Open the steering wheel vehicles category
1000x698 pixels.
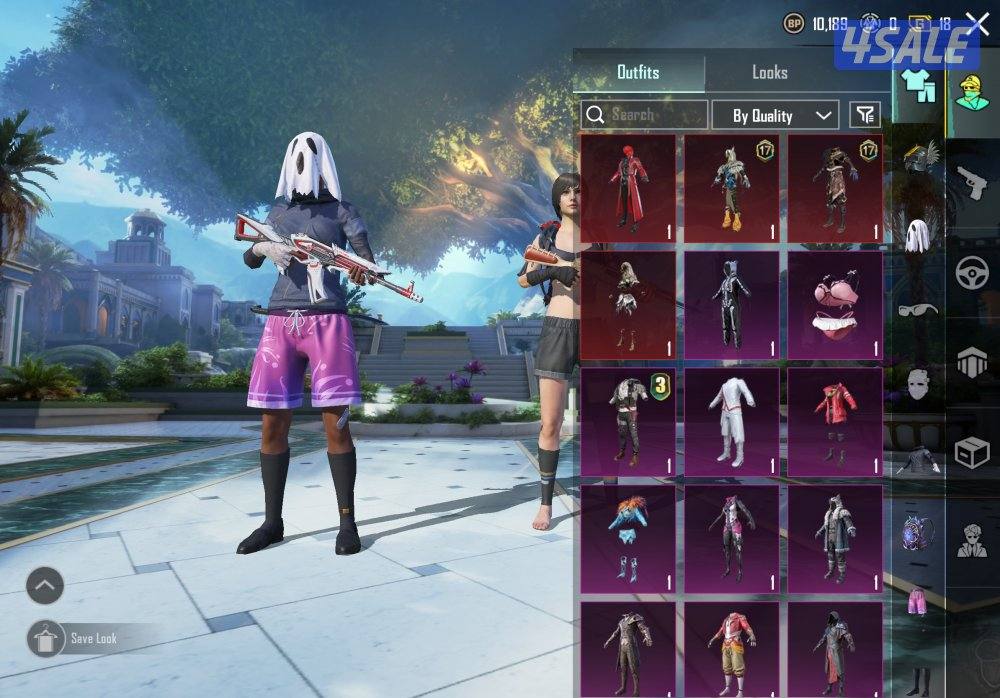coord(971,273)
